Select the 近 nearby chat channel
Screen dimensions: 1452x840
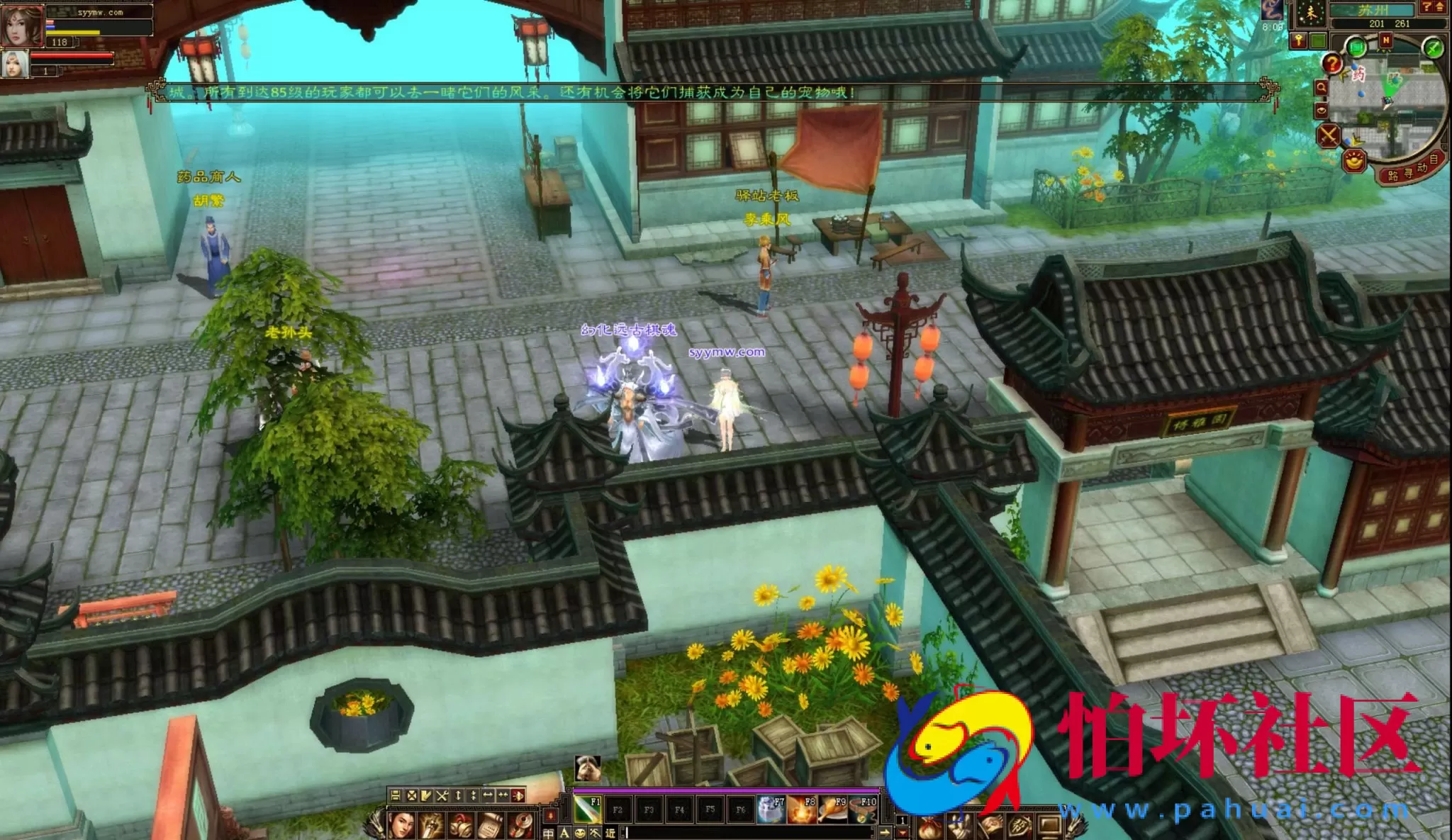click(610, 834)
